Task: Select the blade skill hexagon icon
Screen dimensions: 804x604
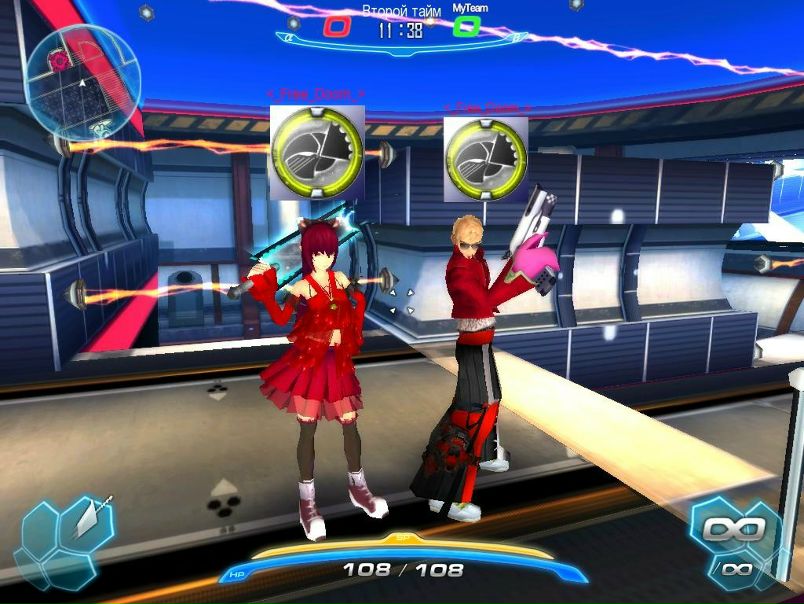Action: pyautogui.click(x=89, y=519)
